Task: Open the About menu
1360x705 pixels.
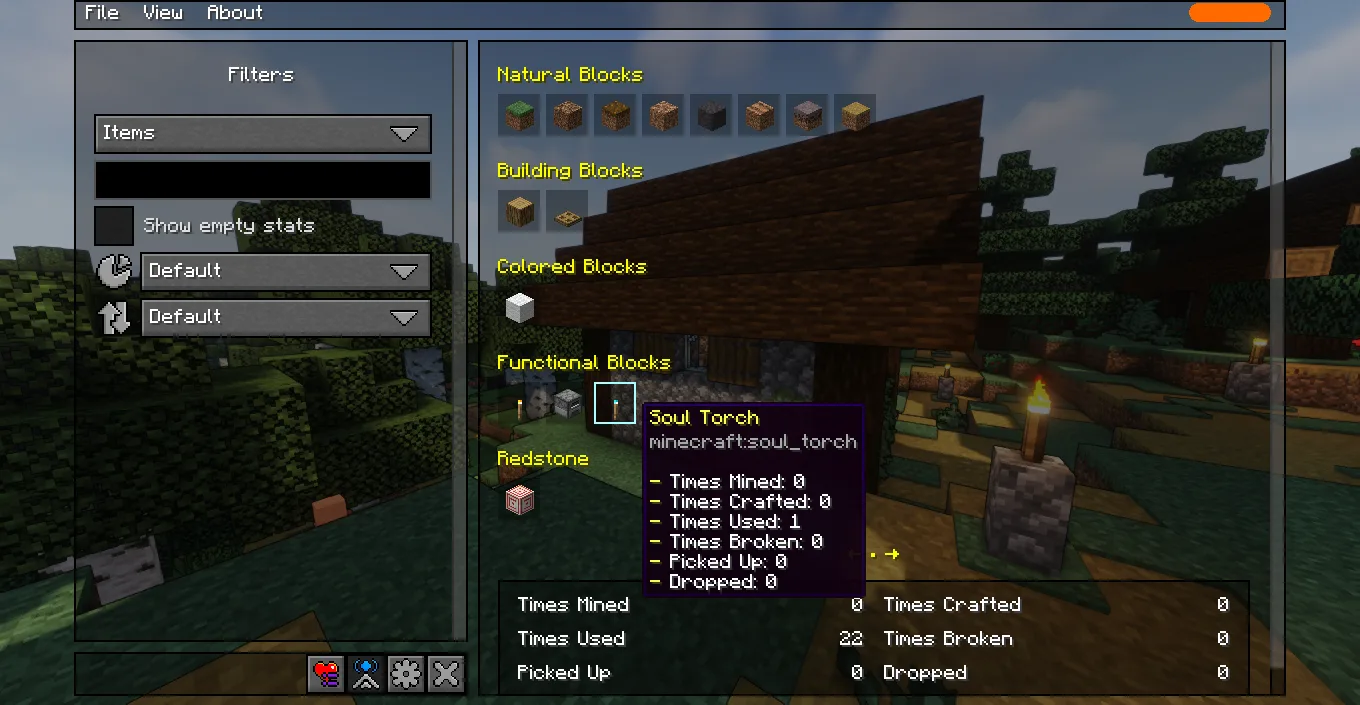Action: [234, 13]
